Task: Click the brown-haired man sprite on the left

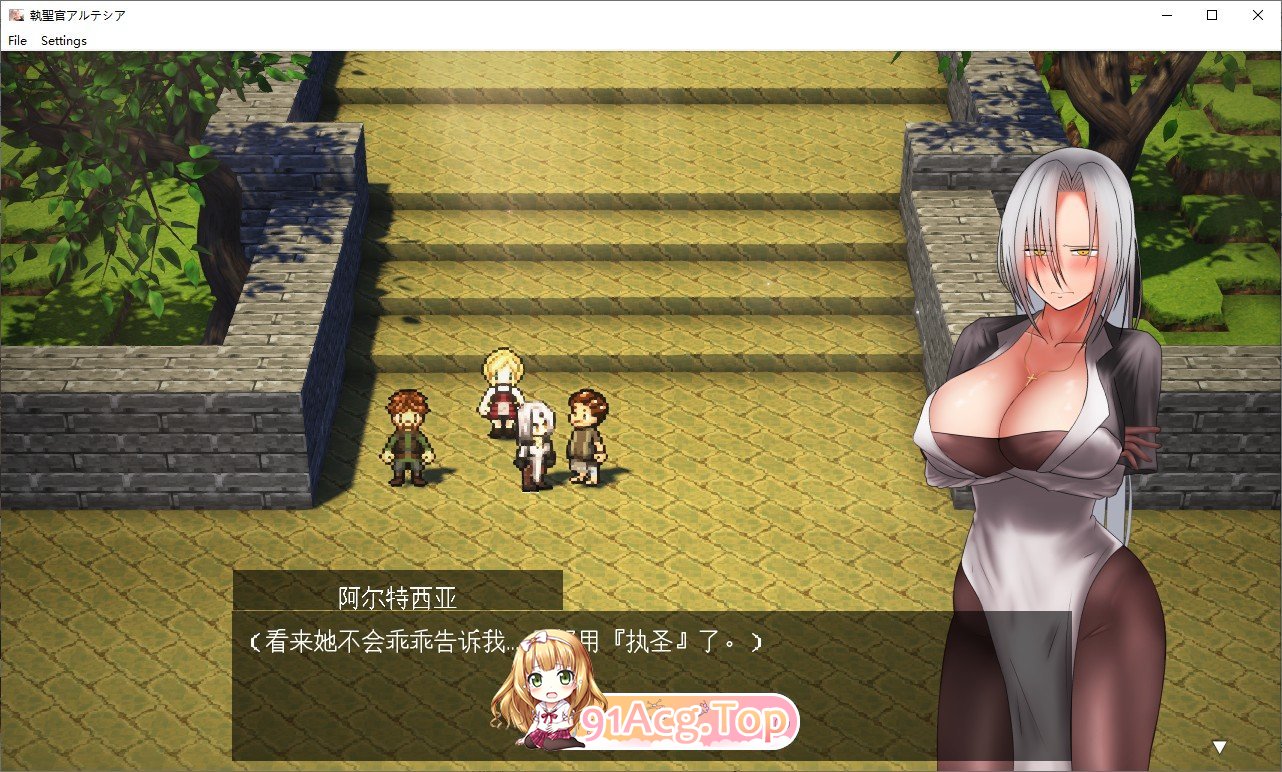Action: [408, 435]
